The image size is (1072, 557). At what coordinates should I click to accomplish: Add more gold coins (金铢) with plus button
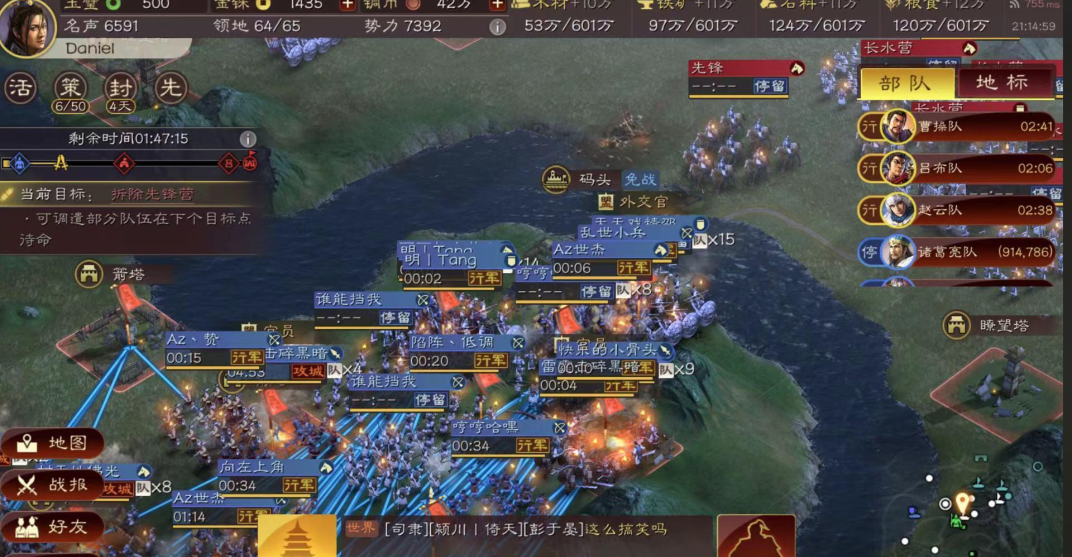pyautogui.click(x=348, y=5)
